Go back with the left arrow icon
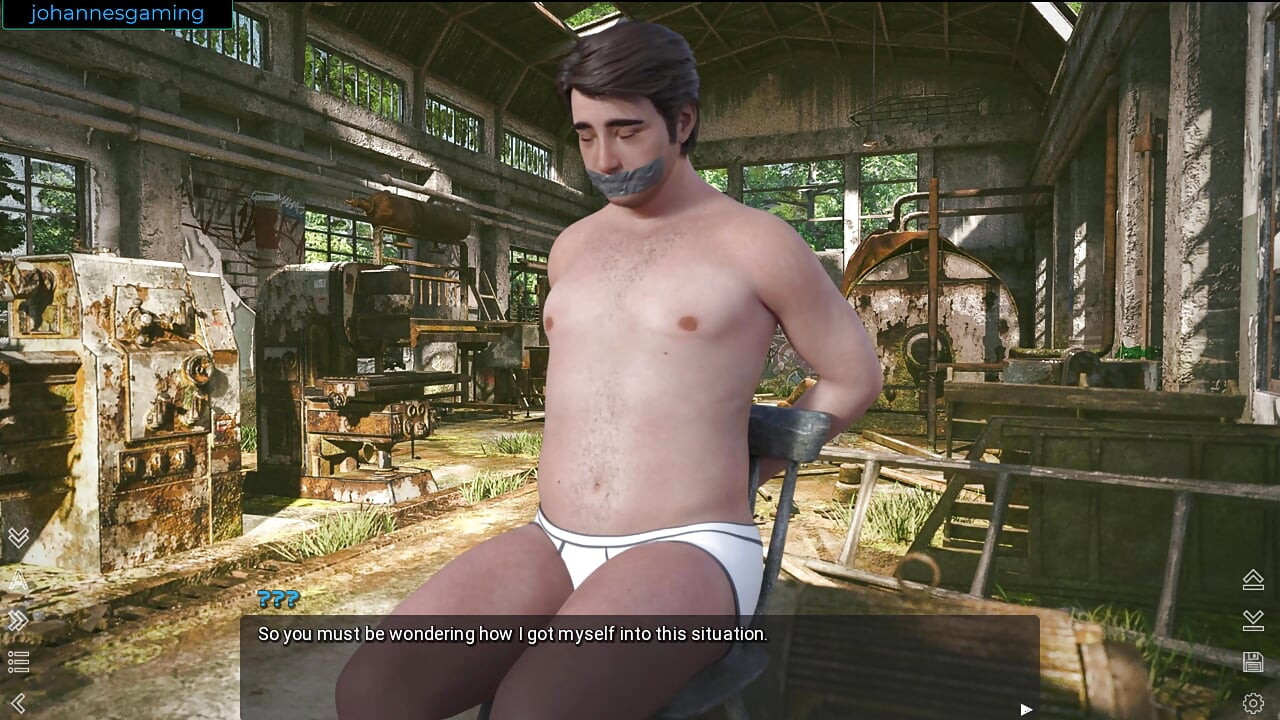Image resolution: width=1280 pixels, height=720 pixels. click(18, 703)
